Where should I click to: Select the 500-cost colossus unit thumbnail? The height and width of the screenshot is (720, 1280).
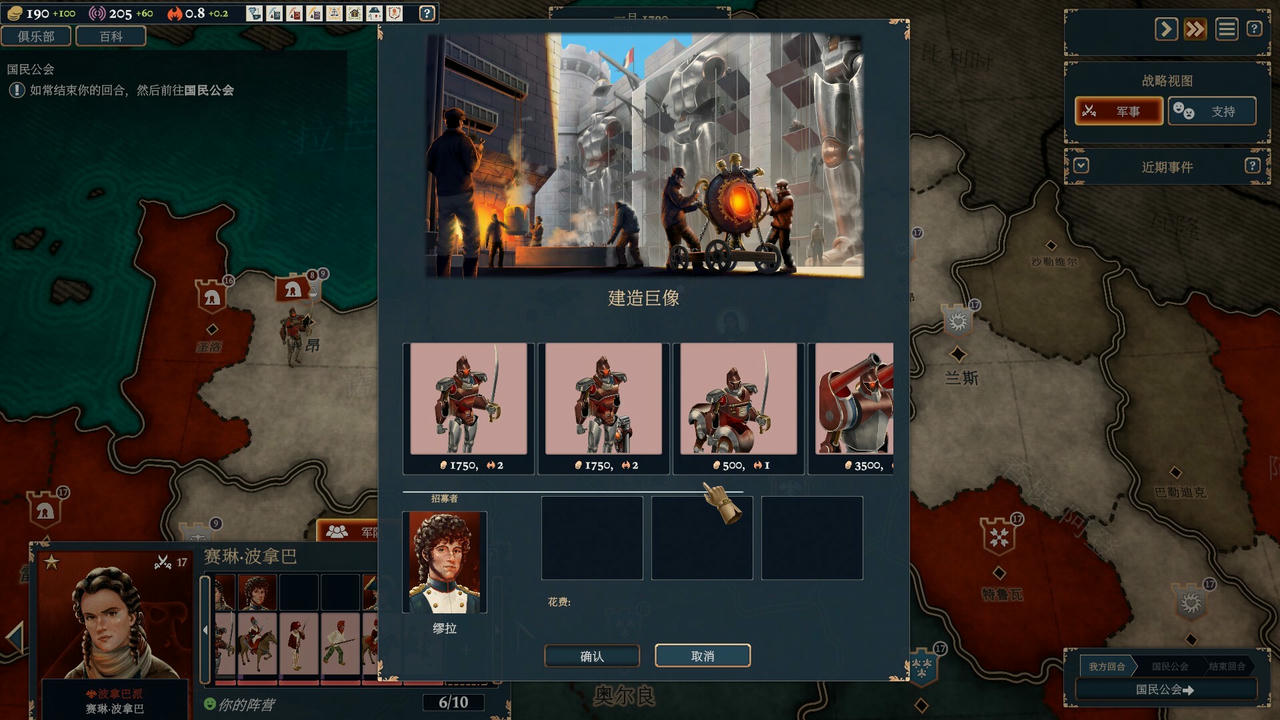click(x=737, y=400)
